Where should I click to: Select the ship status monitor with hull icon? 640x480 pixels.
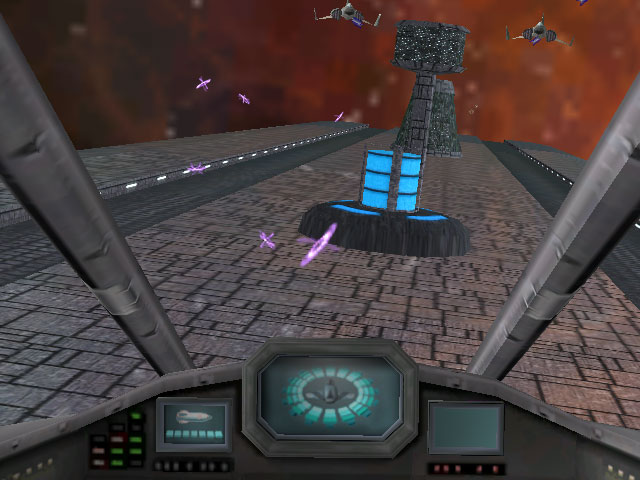tap(194, 424)
